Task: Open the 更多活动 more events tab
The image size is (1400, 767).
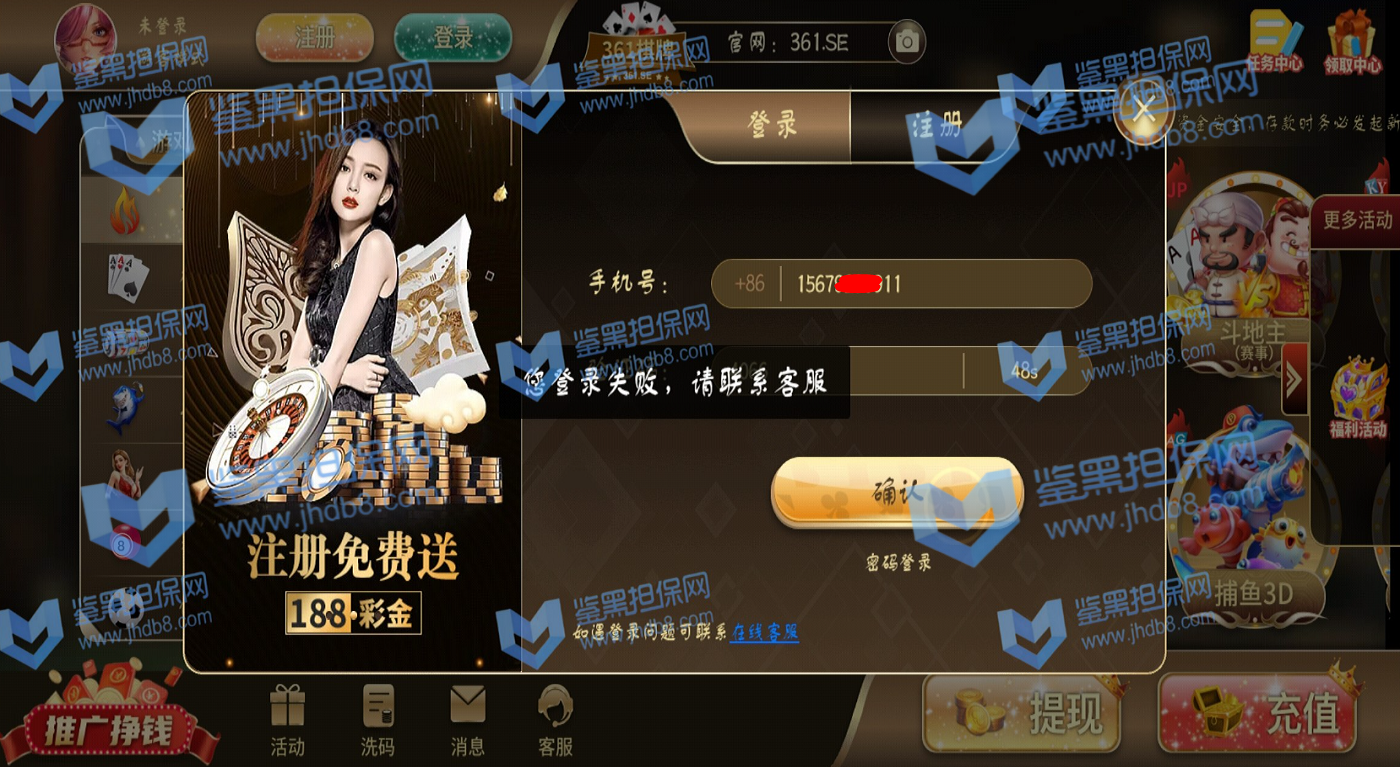Action: pos(1357,221)
